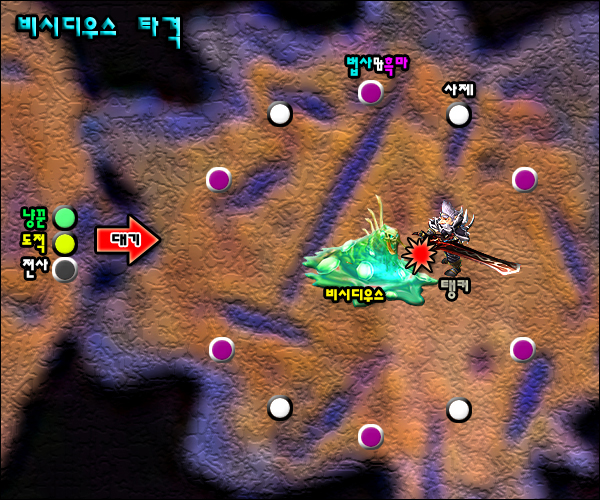Select the green 냥꾼 legend circle

[x=65, y=217]
